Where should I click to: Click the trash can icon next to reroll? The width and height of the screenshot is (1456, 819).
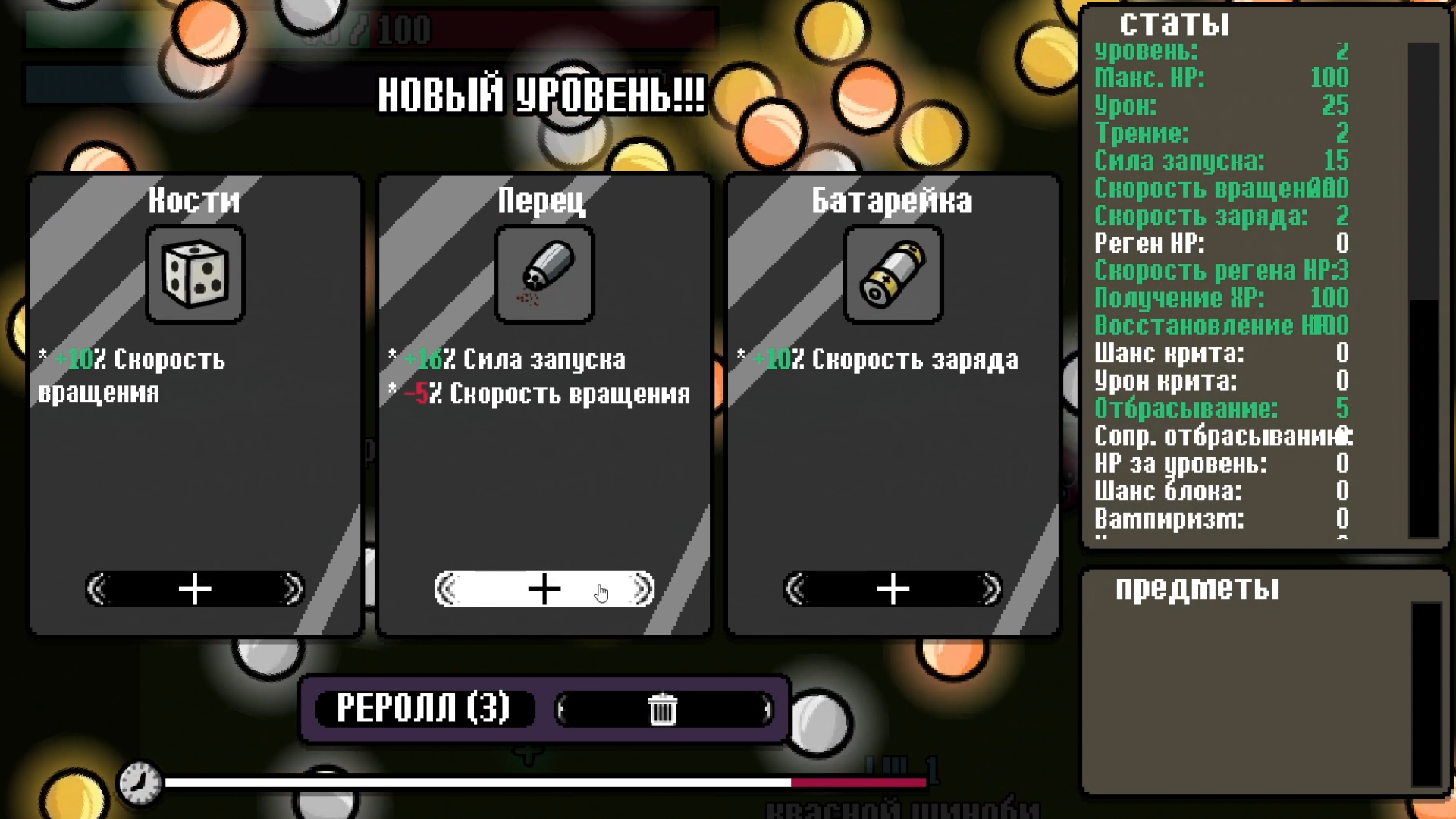664,708
